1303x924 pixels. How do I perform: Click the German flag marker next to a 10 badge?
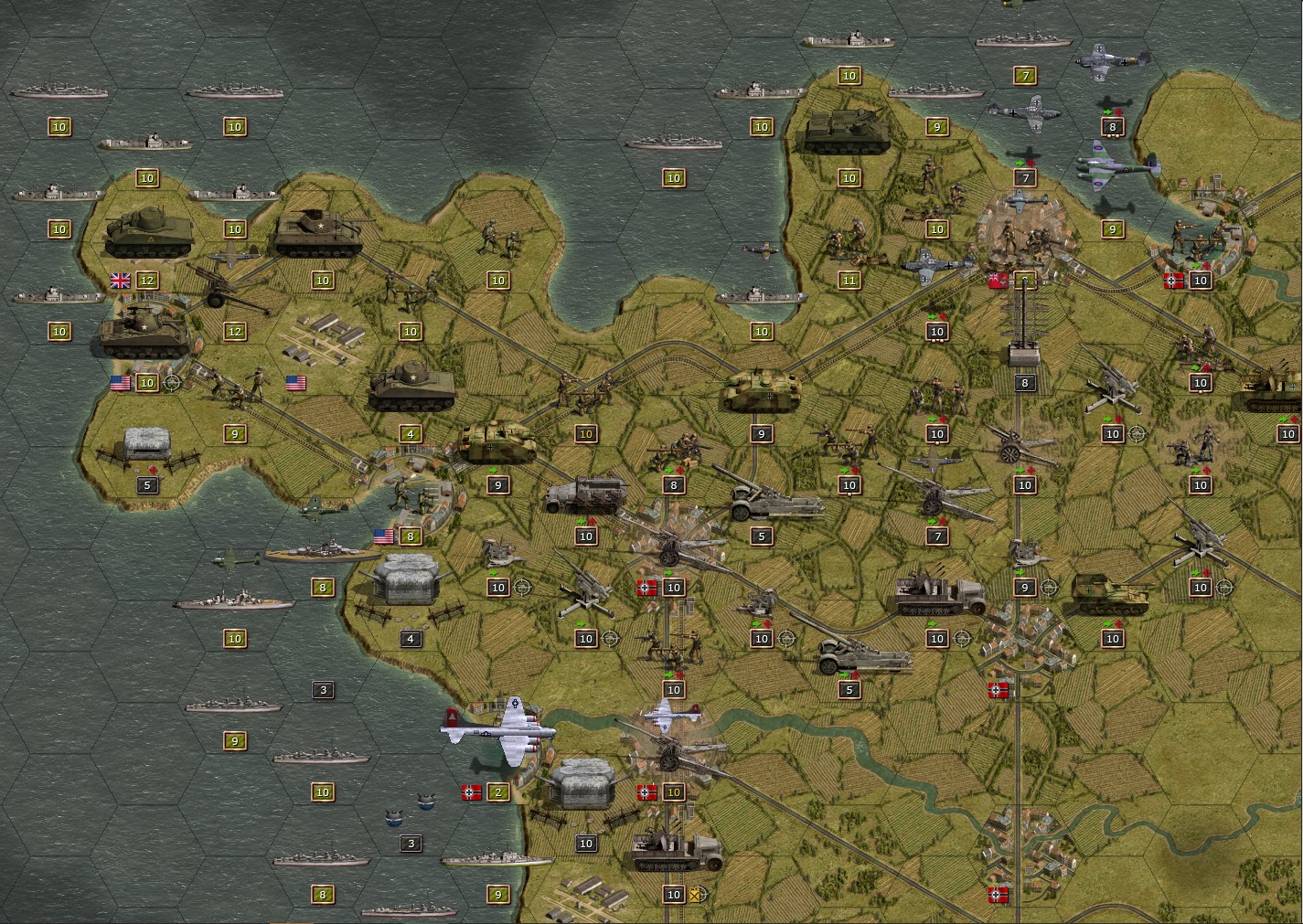tap(647, 586)
